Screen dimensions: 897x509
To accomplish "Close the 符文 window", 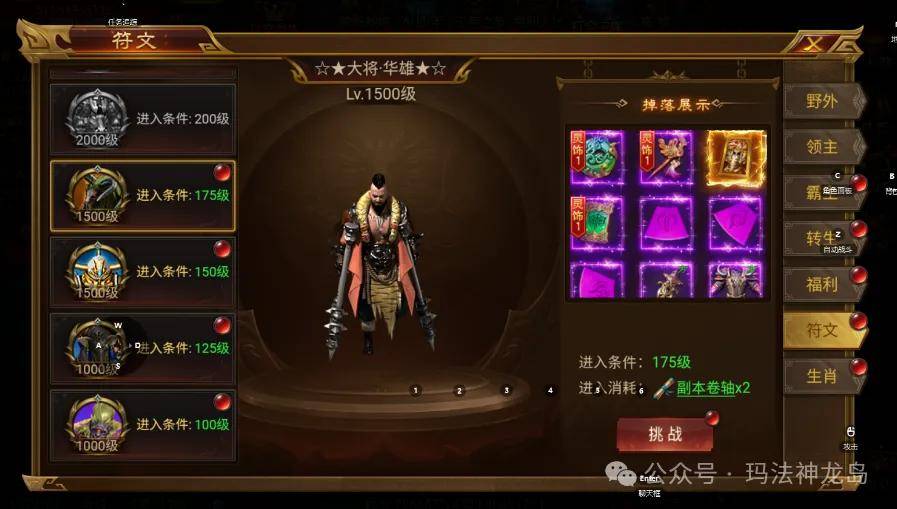I will [x=814, y=43].
